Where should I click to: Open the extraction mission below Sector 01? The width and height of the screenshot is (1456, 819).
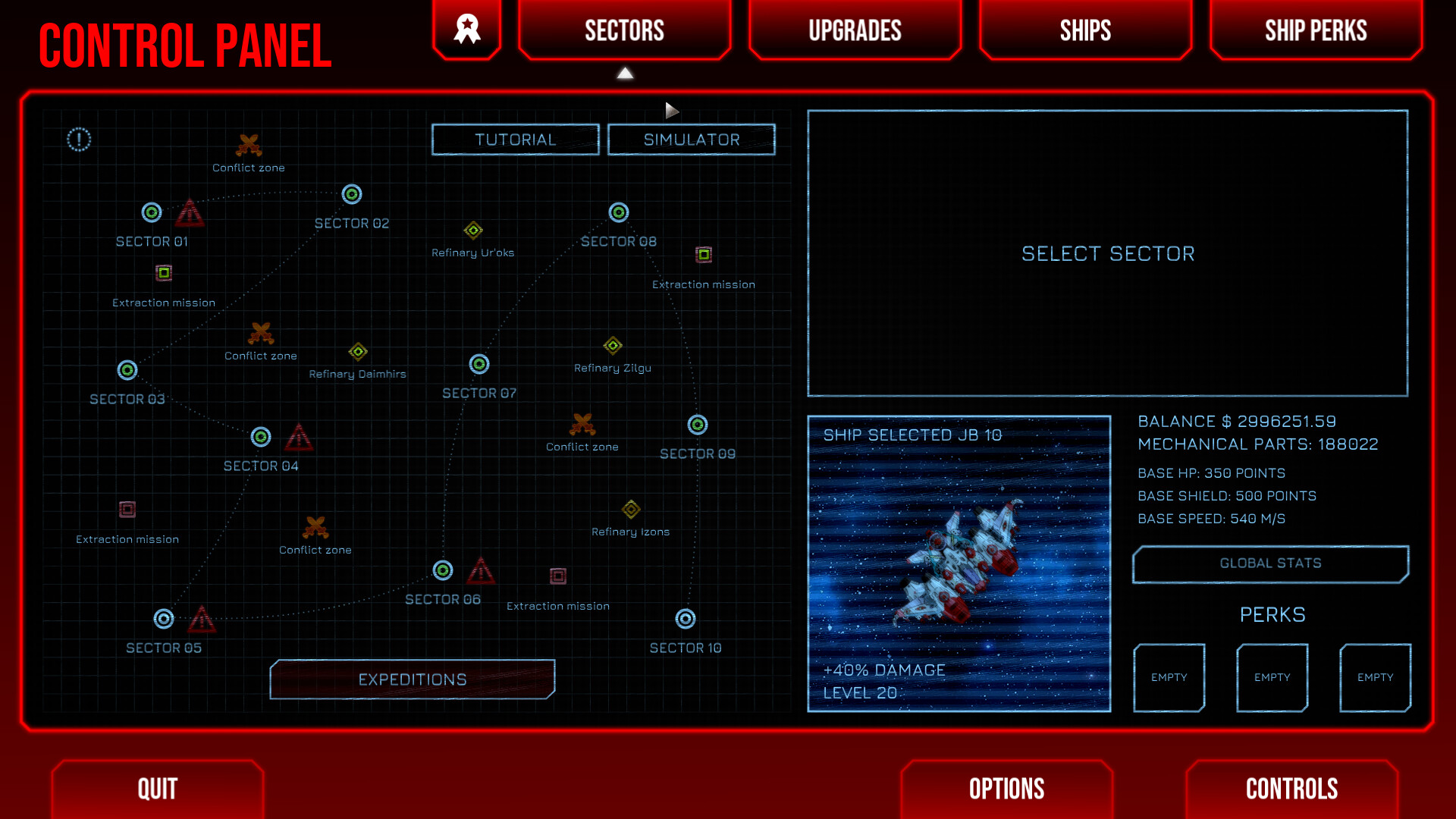pos(163,272)
